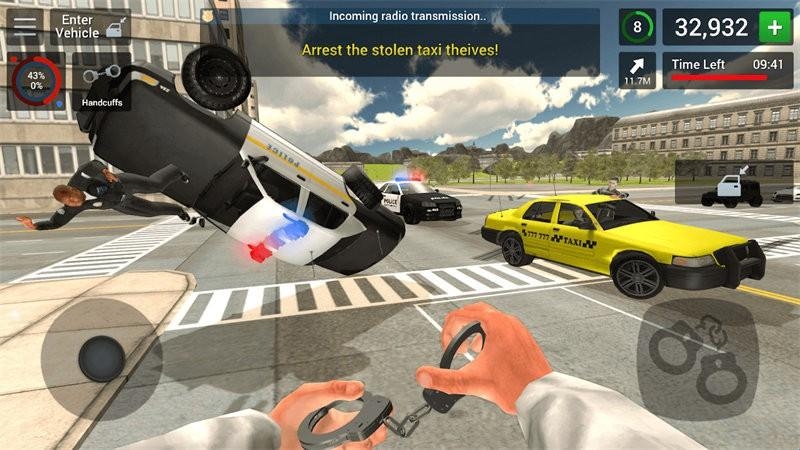Viewport: 800px width, 450px height.
Task: Open the hamburger menu
Action: point(24,26)
